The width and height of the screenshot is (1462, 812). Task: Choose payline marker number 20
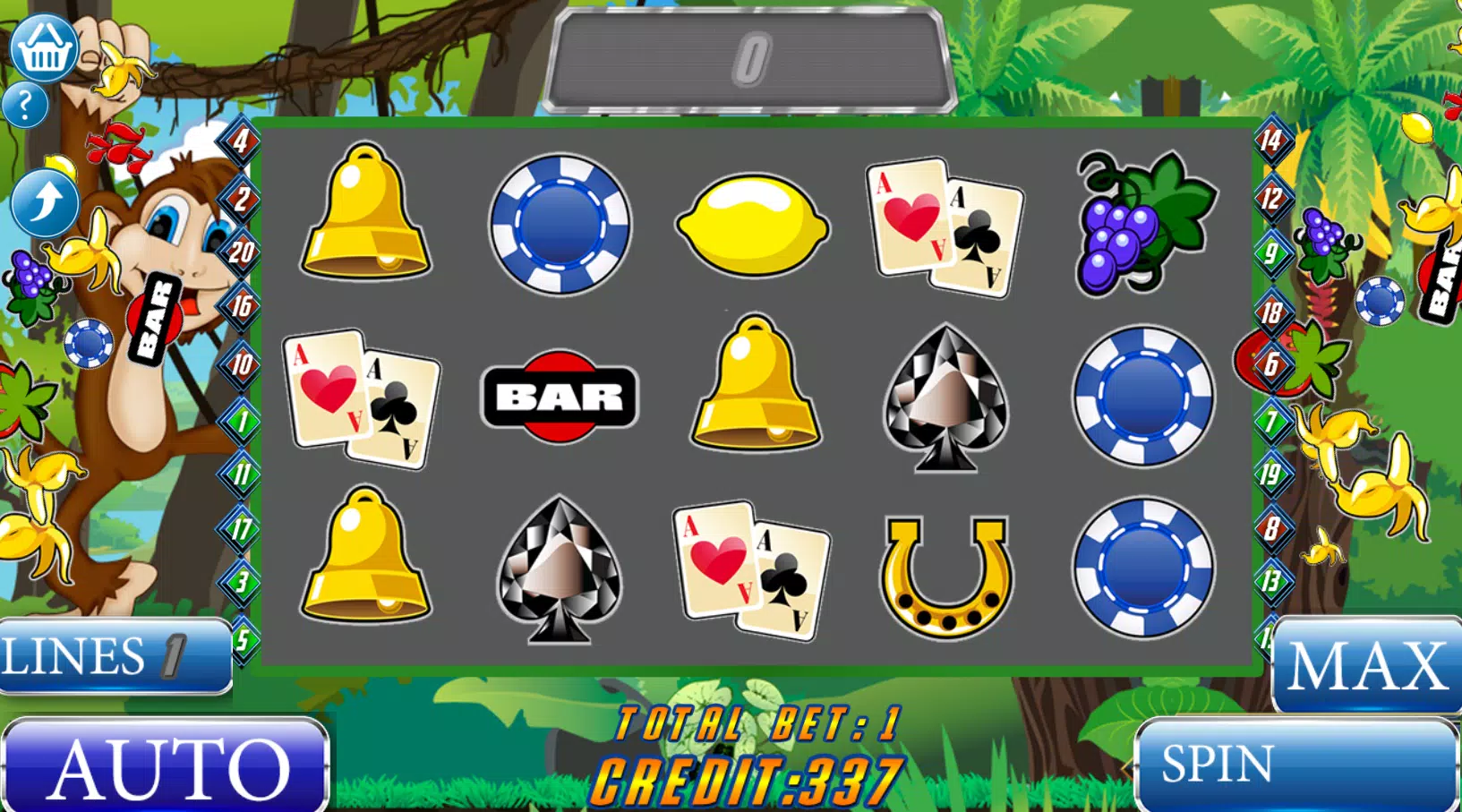(x=241, y=252)
